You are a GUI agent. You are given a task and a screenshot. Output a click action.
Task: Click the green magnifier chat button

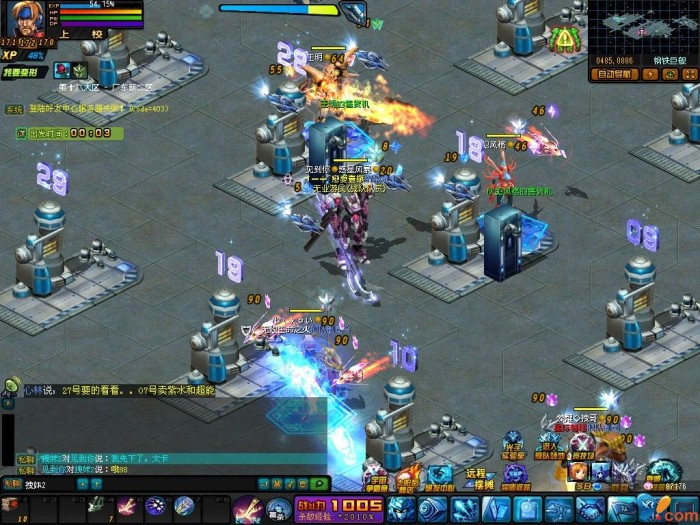click(319, 484)
